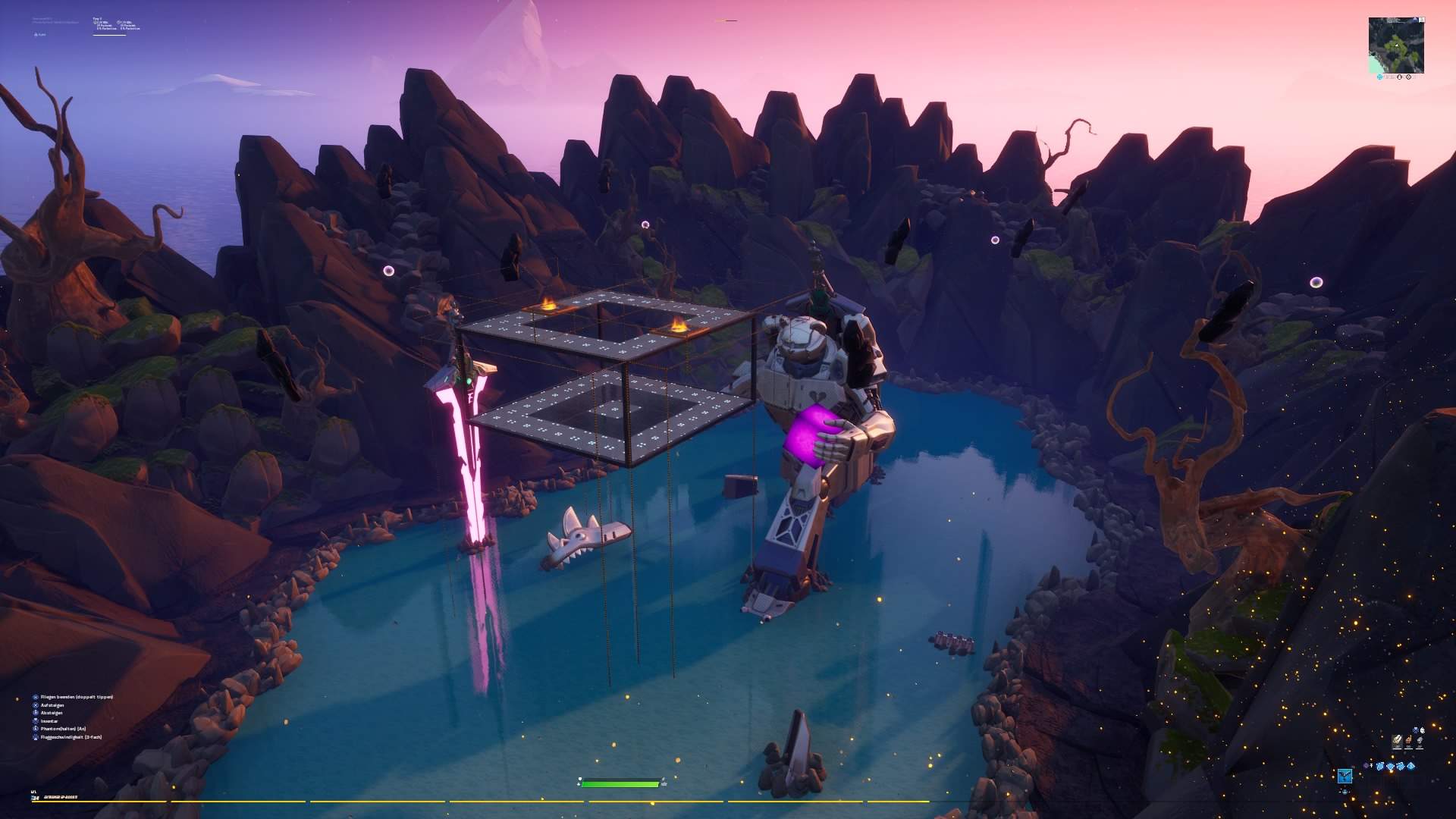
Task: Choose the stairs build piece
Action: pos(1400,766)
